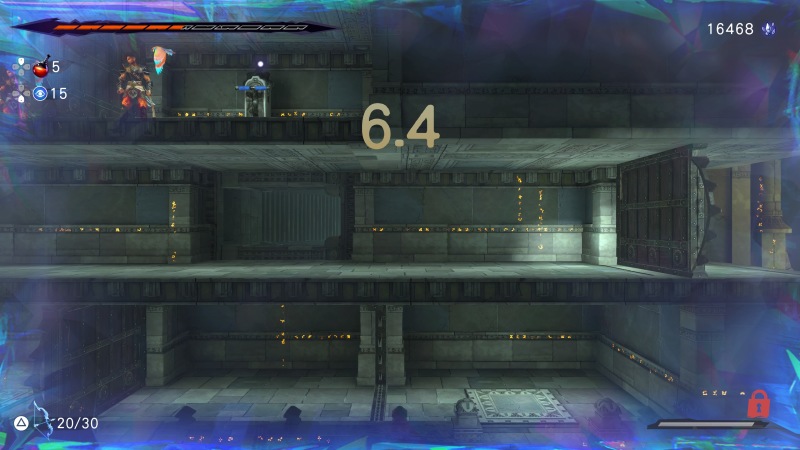Click the time crystal currency icon
The image size is (800, 450).
(769, 29)
